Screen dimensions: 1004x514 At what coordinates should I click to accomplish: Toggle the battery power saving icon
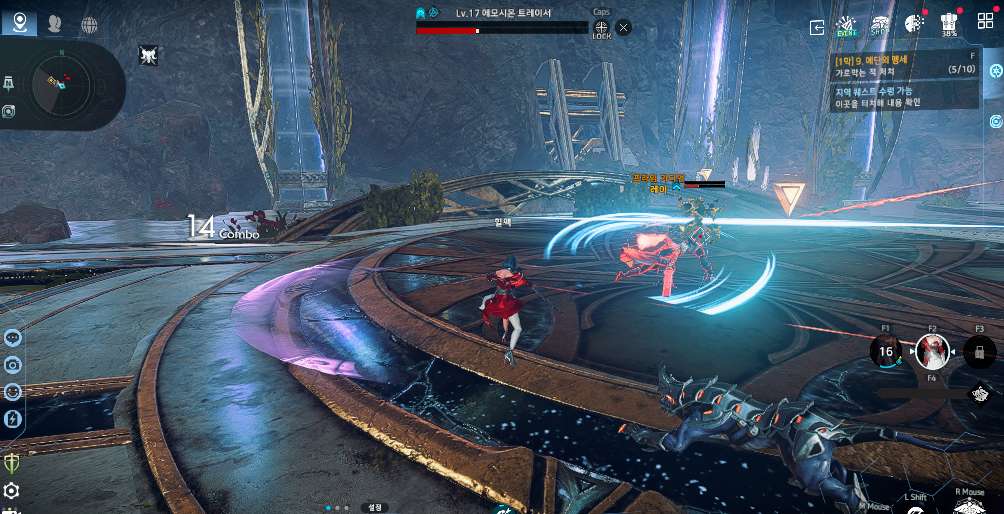pos(13,418)
